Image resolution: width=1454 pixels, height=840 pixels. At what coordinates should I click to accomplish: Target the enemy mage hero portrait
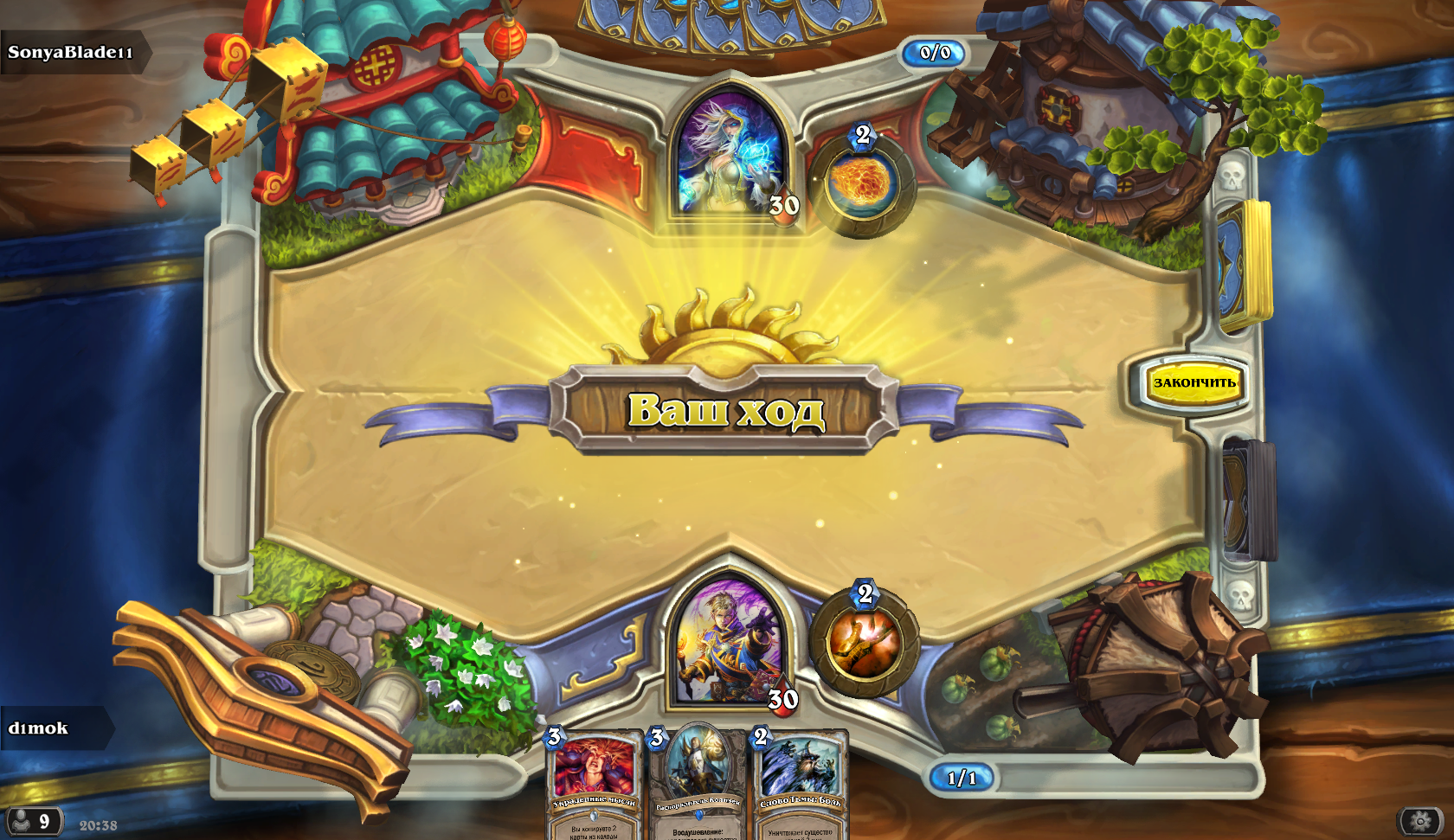click(731, 157)
